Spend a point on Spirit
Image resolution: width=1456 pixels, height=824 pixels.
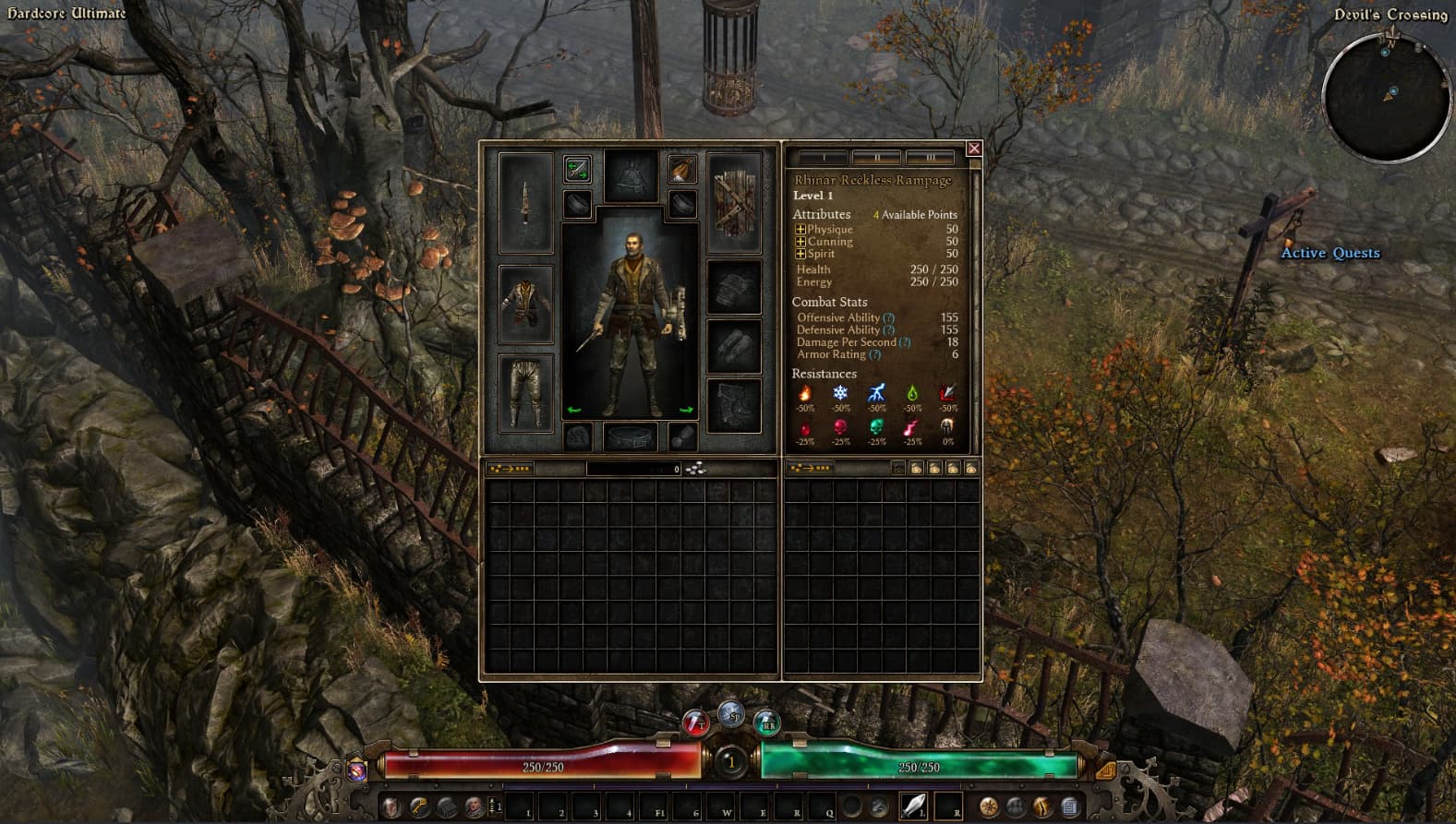[800, 254]
